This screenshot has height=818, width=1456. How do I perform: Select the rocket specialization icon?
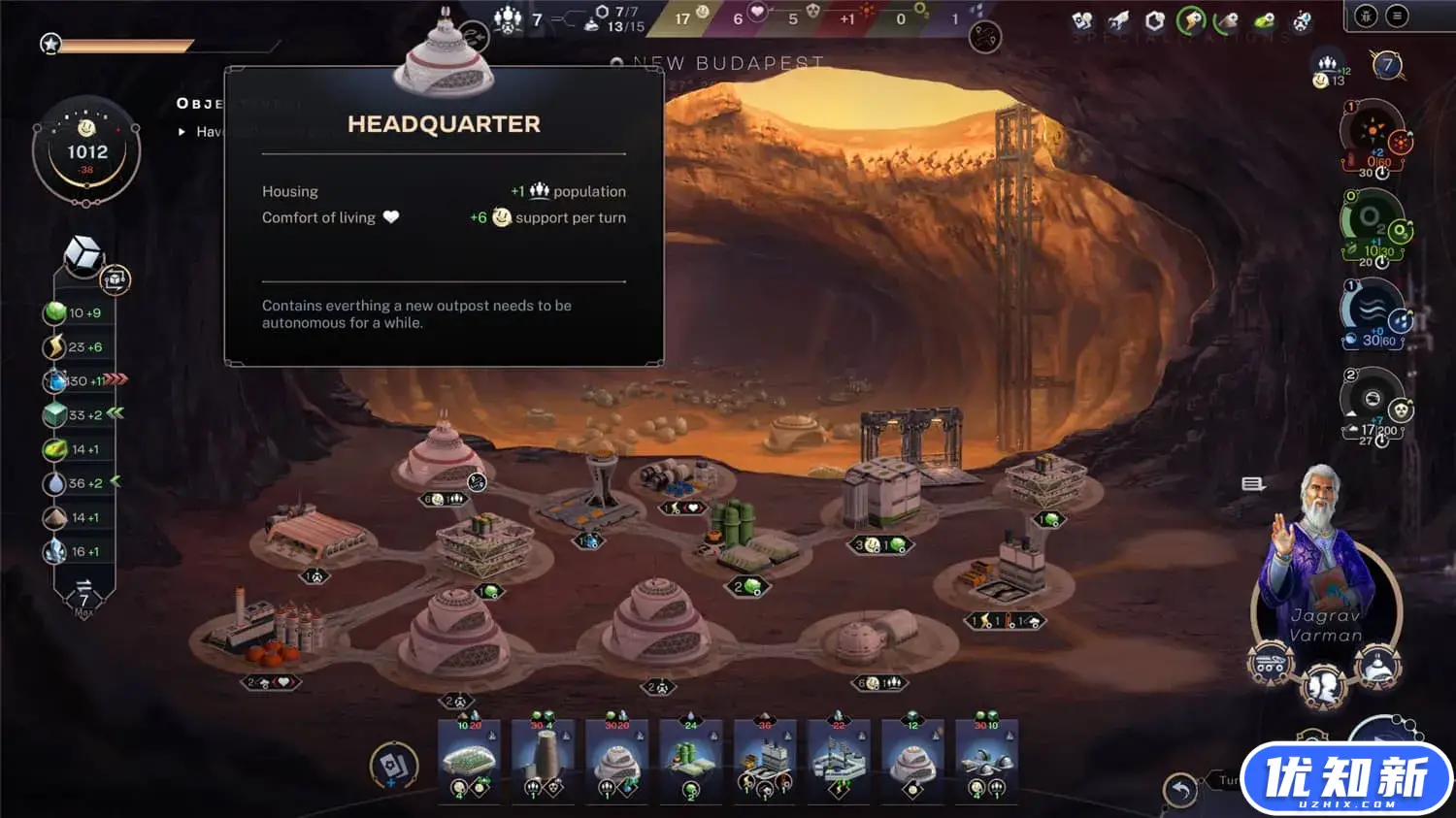1118,20
